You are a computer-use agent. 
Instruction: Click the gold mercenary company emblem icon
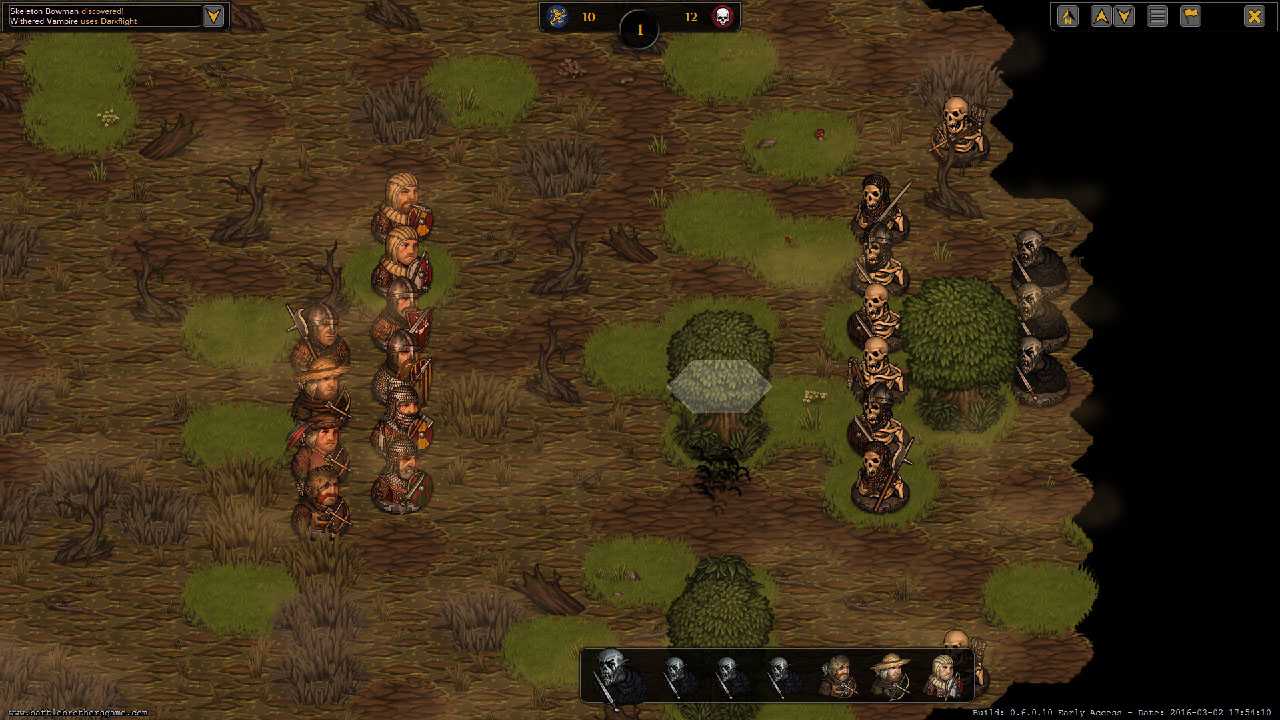point(559,17)
